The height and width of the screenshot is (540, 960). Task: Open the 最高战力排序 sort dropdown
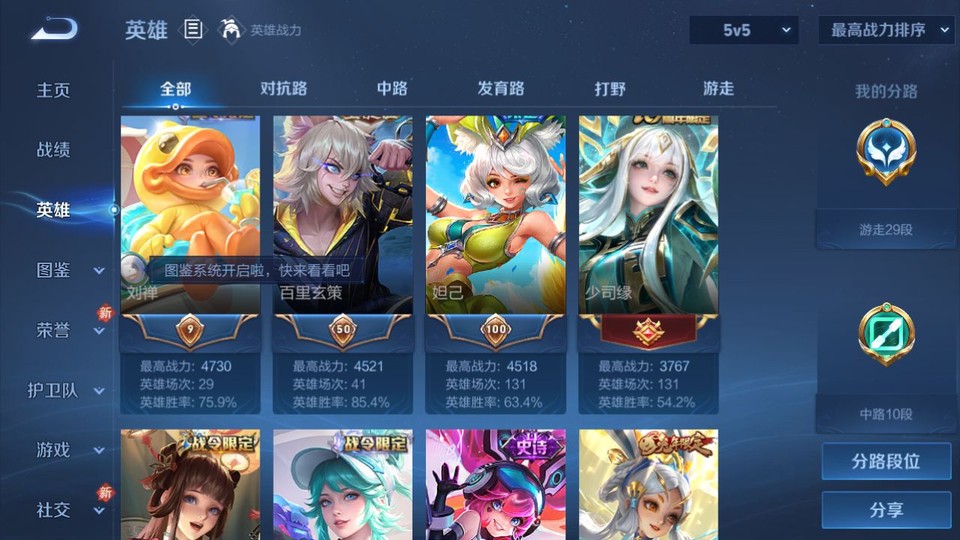pyautogui.click(x=886, y=31)
